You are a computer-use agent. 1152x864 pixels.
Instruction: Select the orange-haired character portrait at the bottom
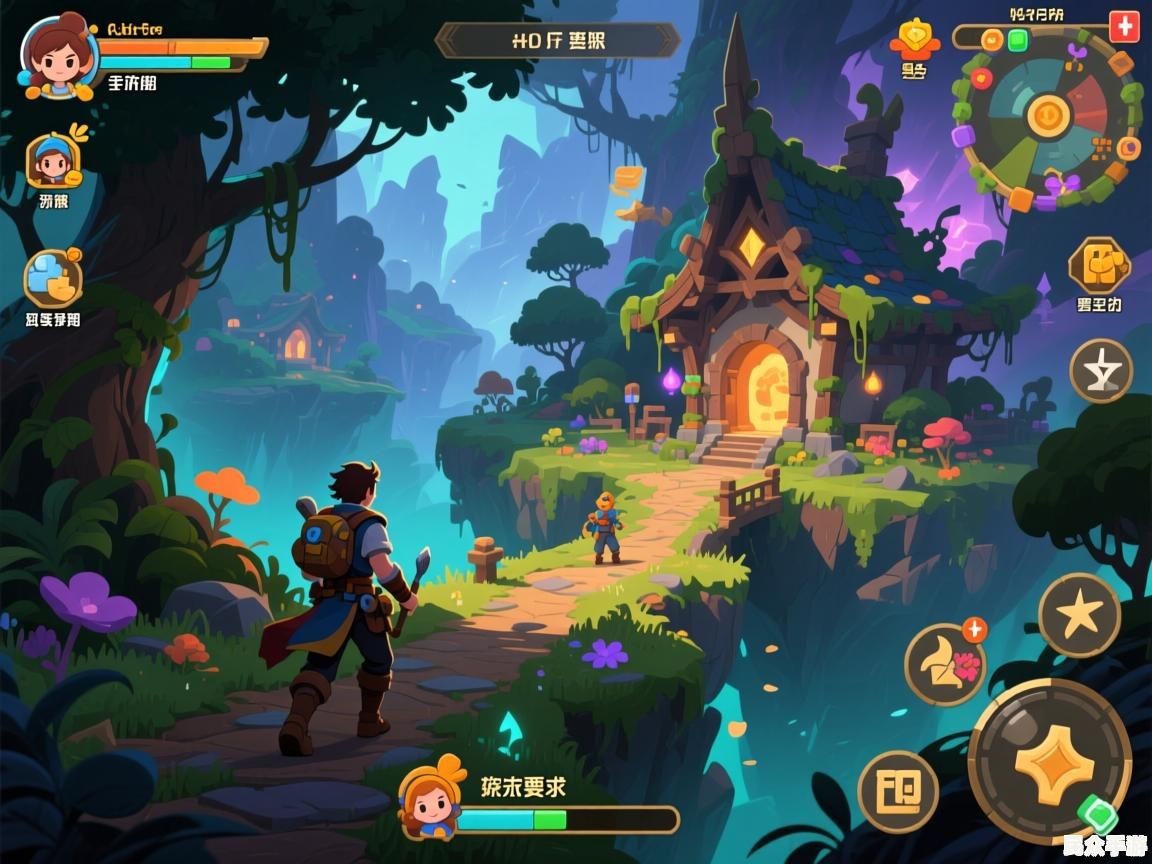pyautogui.click(x=432, y=800)
